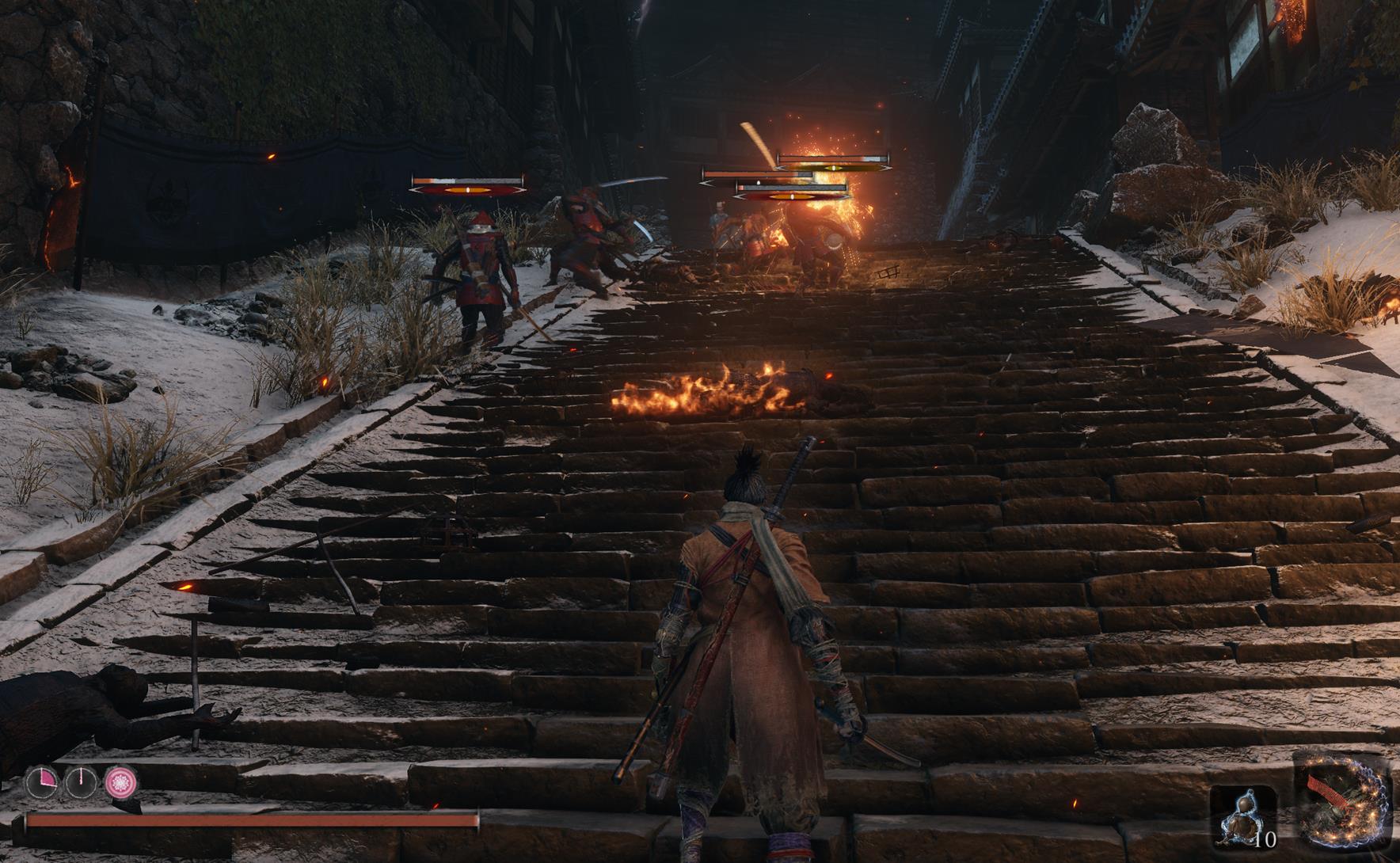The height and width of the screenshot is (863, 1400).
Task: Toggle the burning enemy's posture bar
Action: click(x=792, y=196)
